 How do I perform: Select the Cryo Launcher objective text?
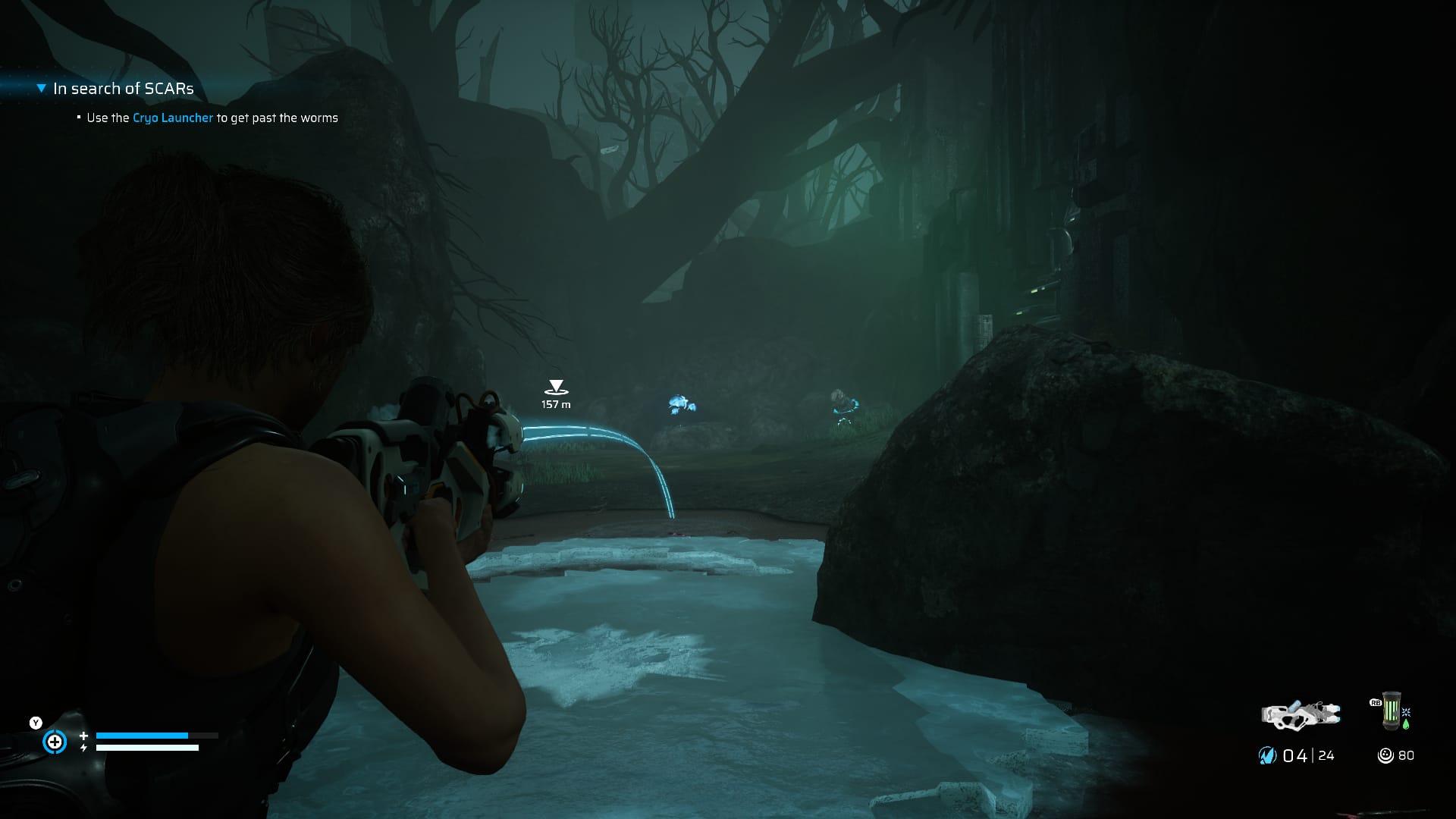[173, 118]
